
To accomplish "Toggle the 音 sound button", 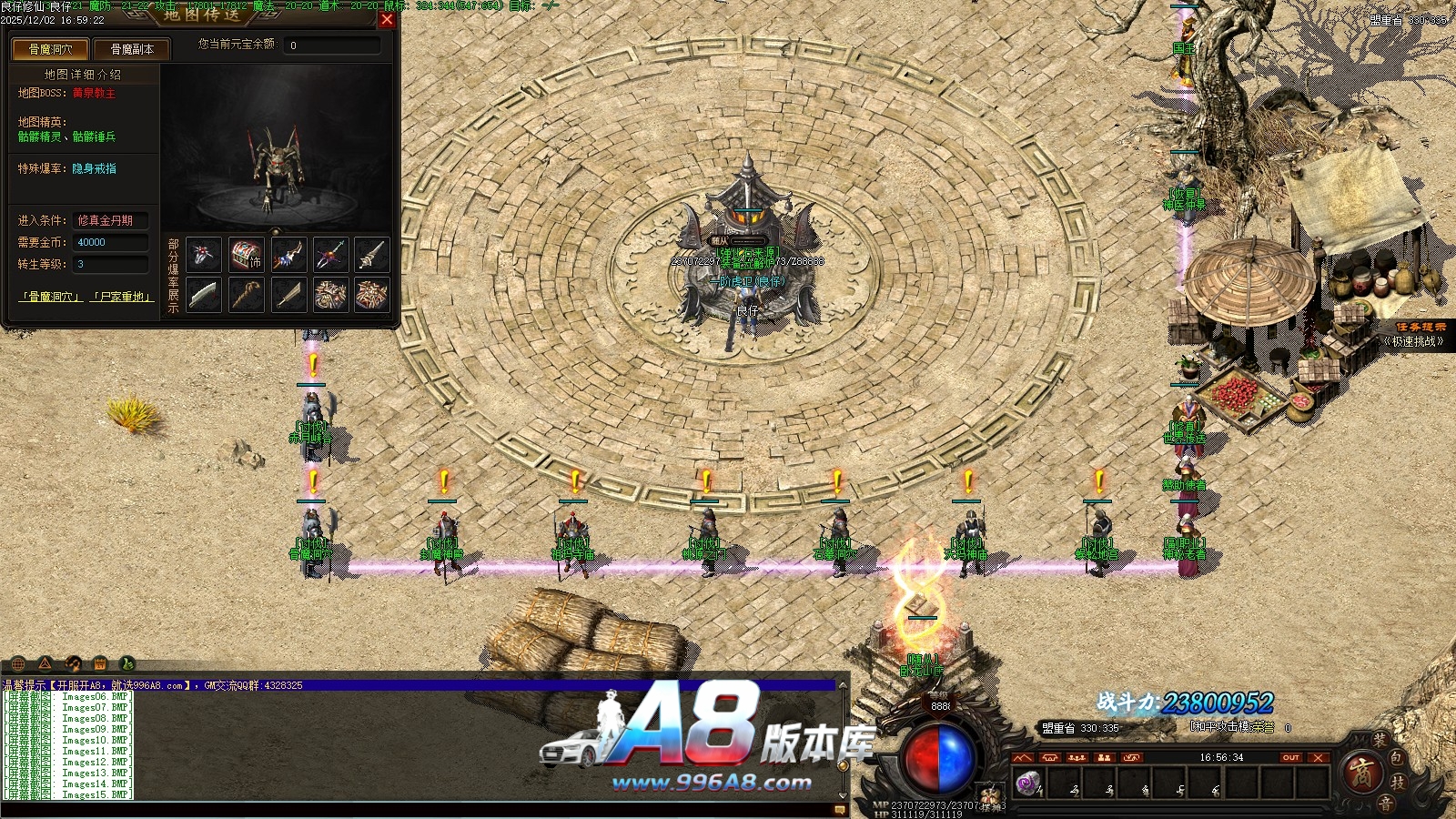I will (1384, 803).
